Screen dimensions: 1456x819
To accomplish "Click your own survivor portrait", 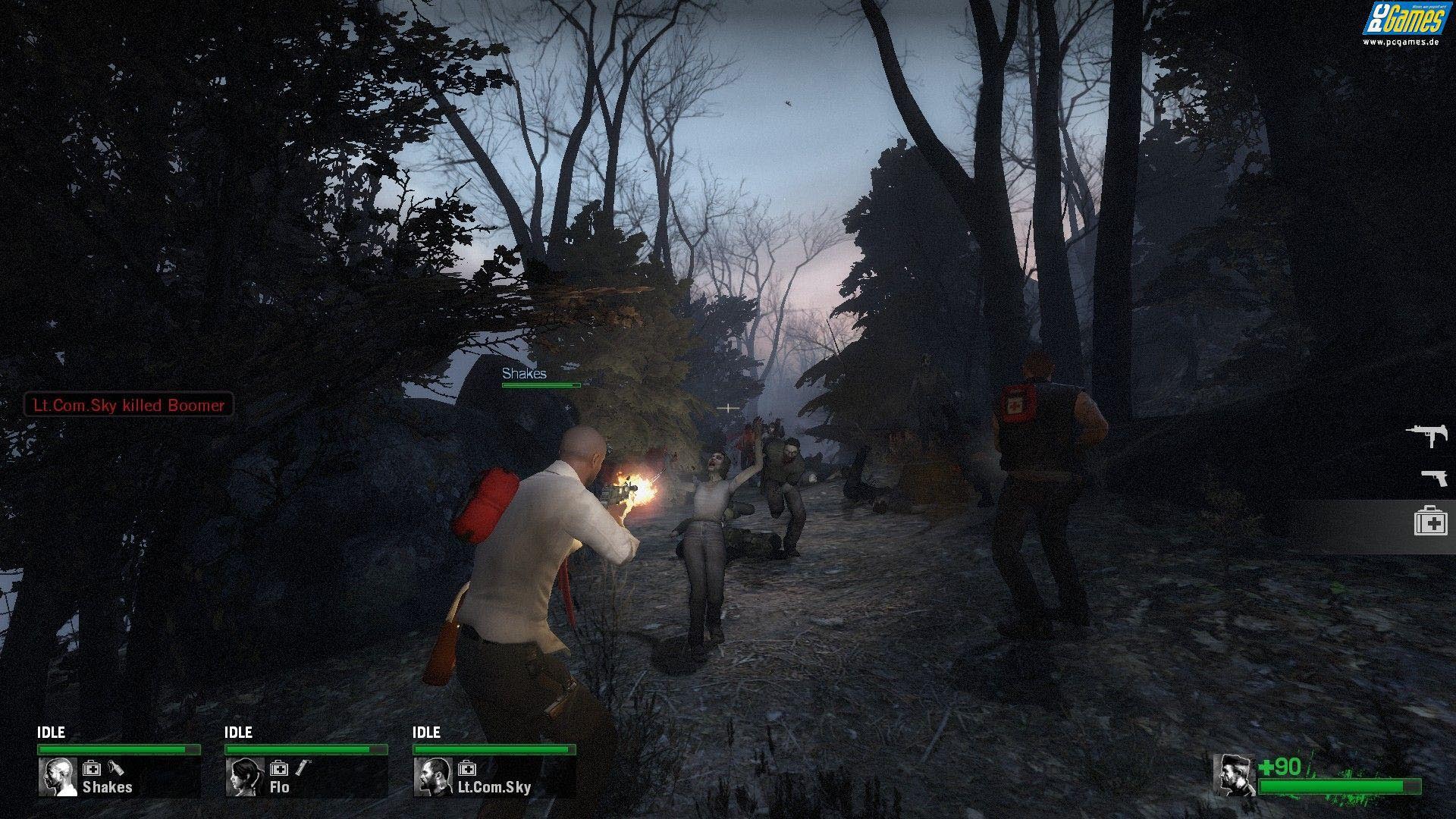I will pos(1235,775).
